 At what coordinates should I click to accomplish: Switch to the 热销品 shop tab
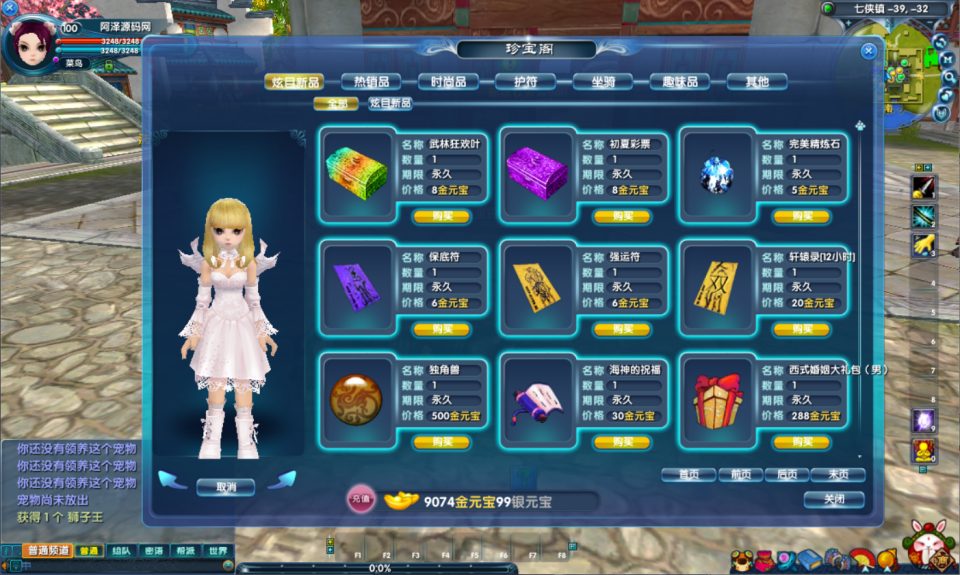tap(370, 82)
